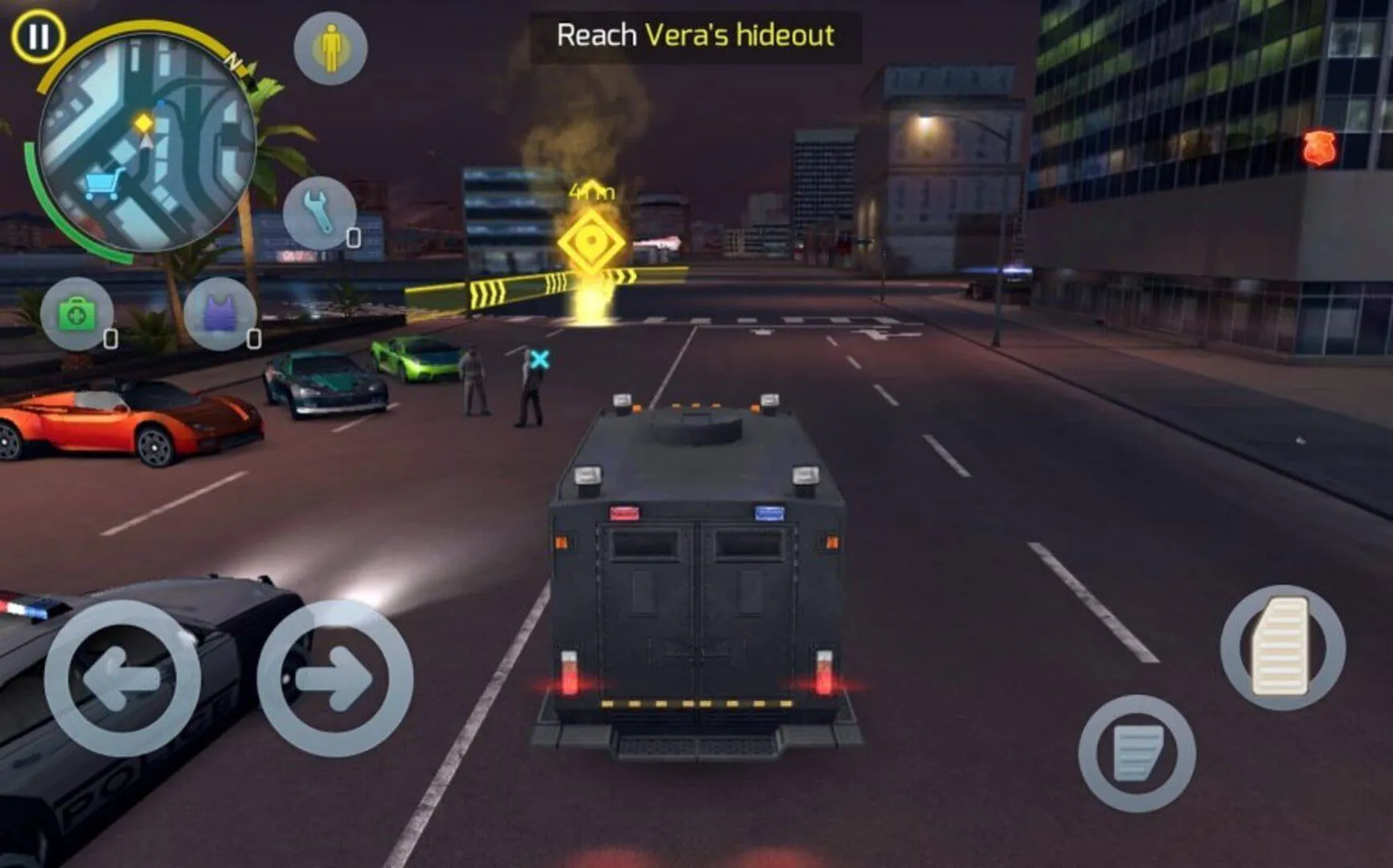1393x868 pixels.
Task: Tap the 4 m distance indicator
Action: pyautogui.click(x=591, y=190)
